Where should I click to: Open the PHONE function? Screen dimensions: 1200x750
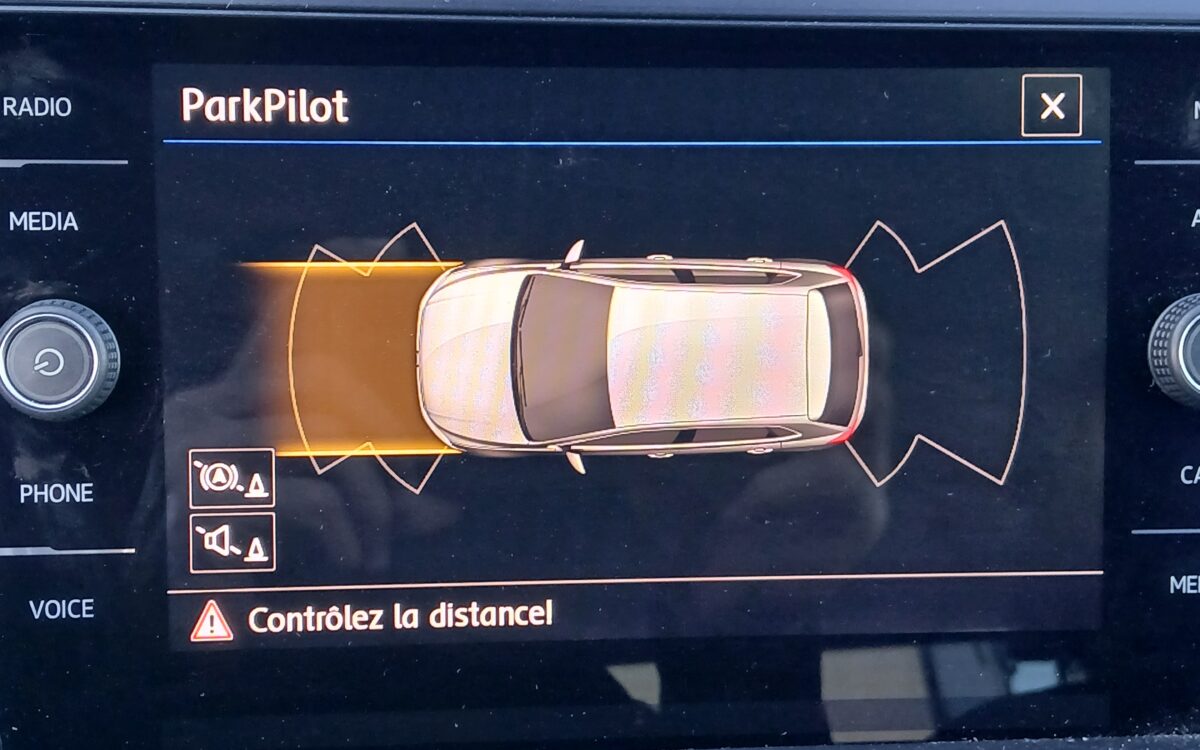(56, 493)
